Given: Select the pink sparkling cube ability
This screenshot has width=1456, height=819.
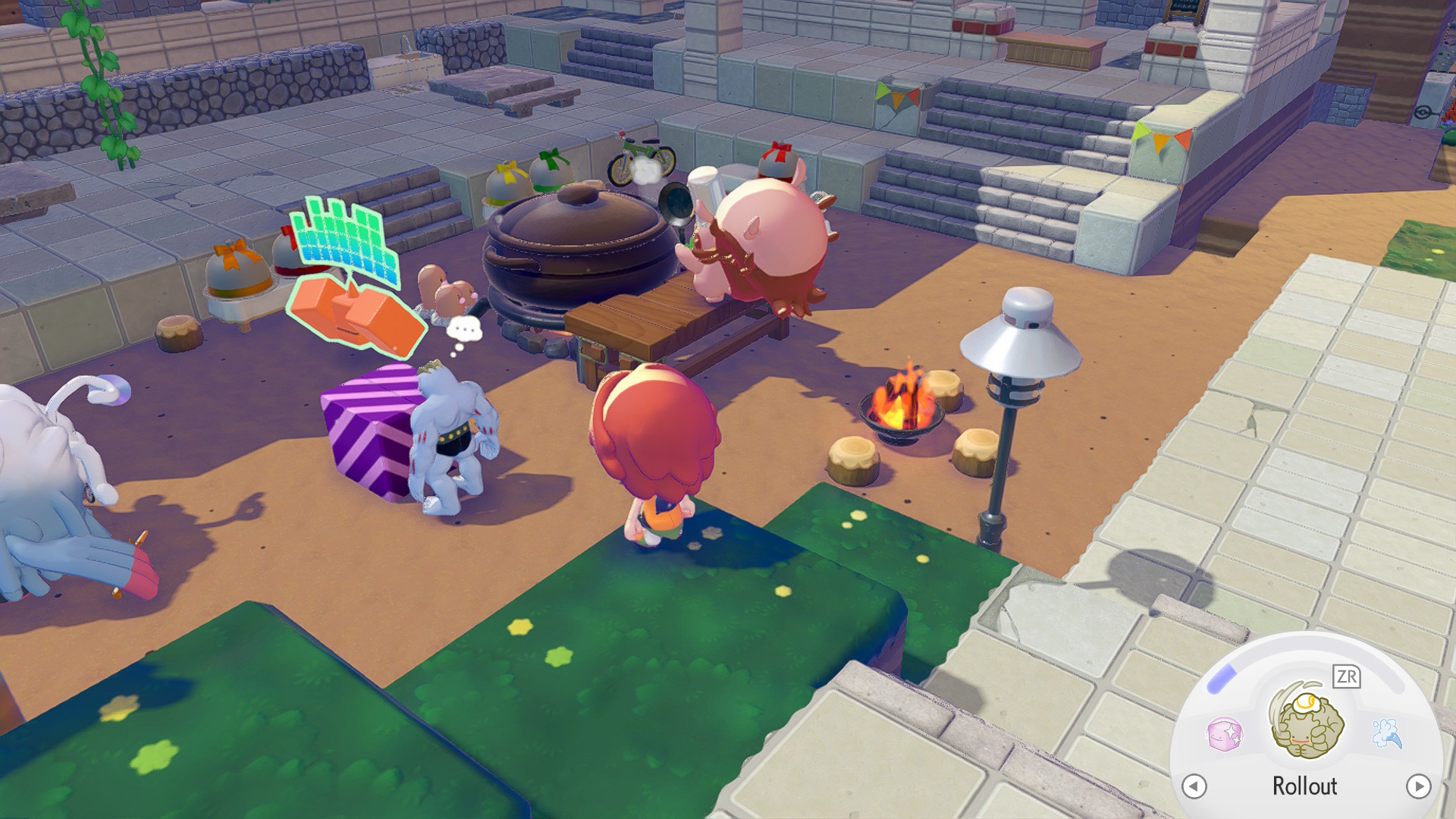Looking at the screenshot, I should point(1224,734).
